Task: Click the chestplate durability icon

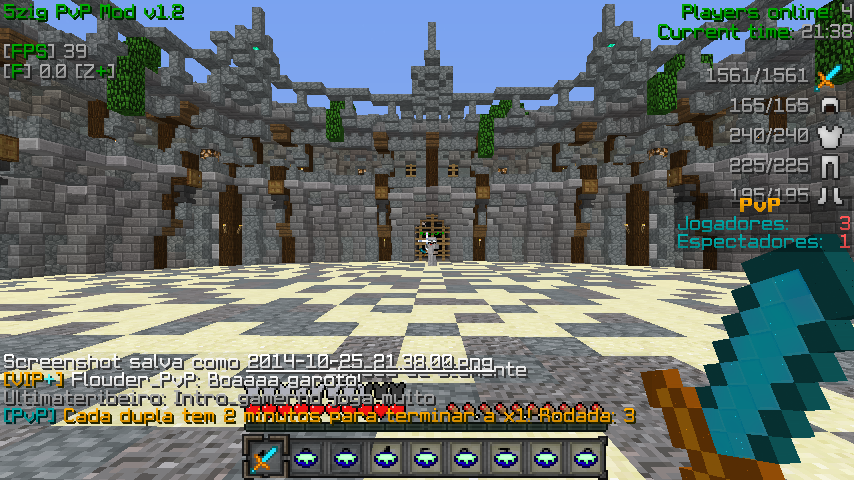Action: [x=828, y=136]
